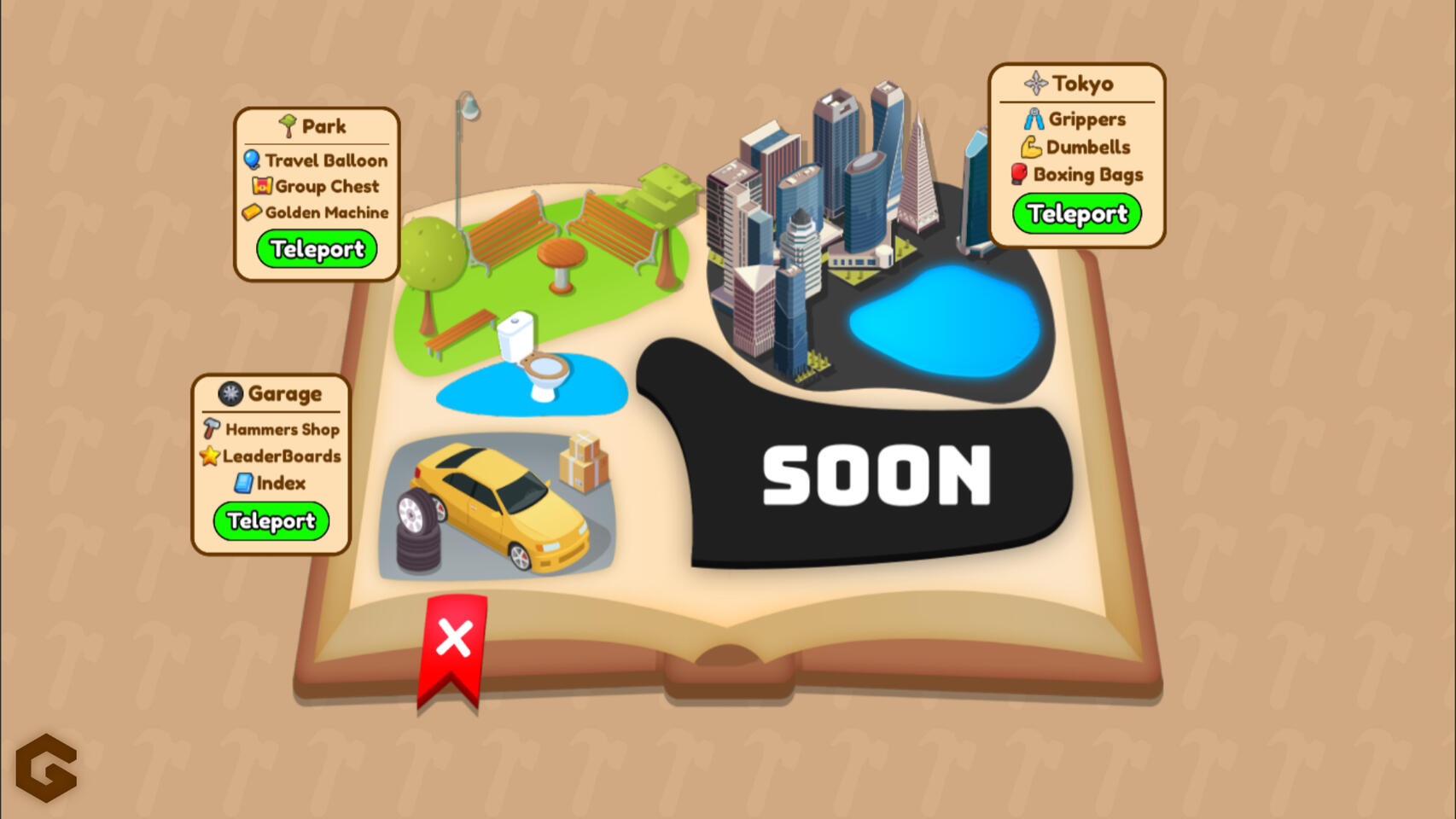Click the Grippers icon in Tokyo panel

[1034, 119]
